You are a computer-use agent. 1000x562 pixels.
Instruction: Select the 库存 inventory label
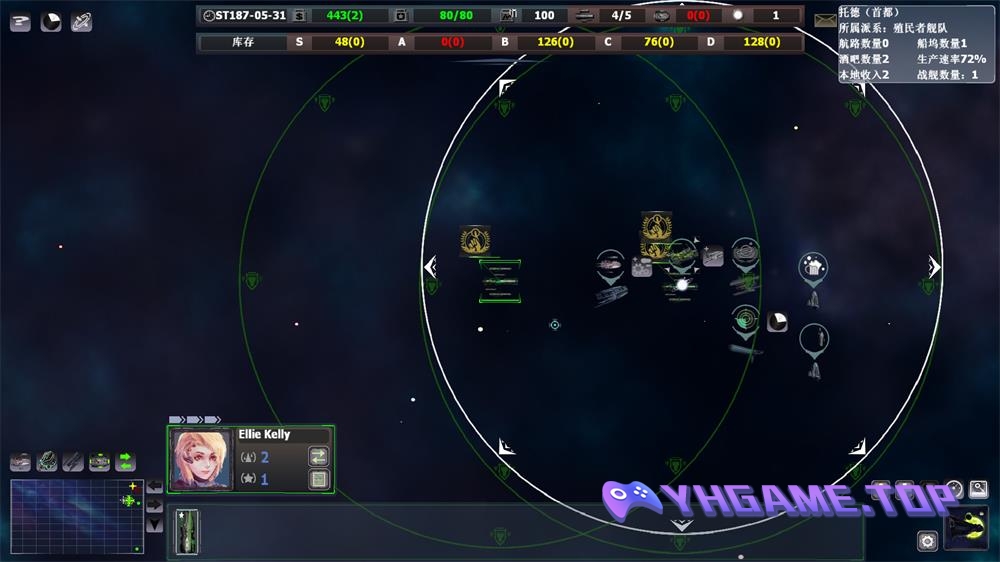coord(243,42)
